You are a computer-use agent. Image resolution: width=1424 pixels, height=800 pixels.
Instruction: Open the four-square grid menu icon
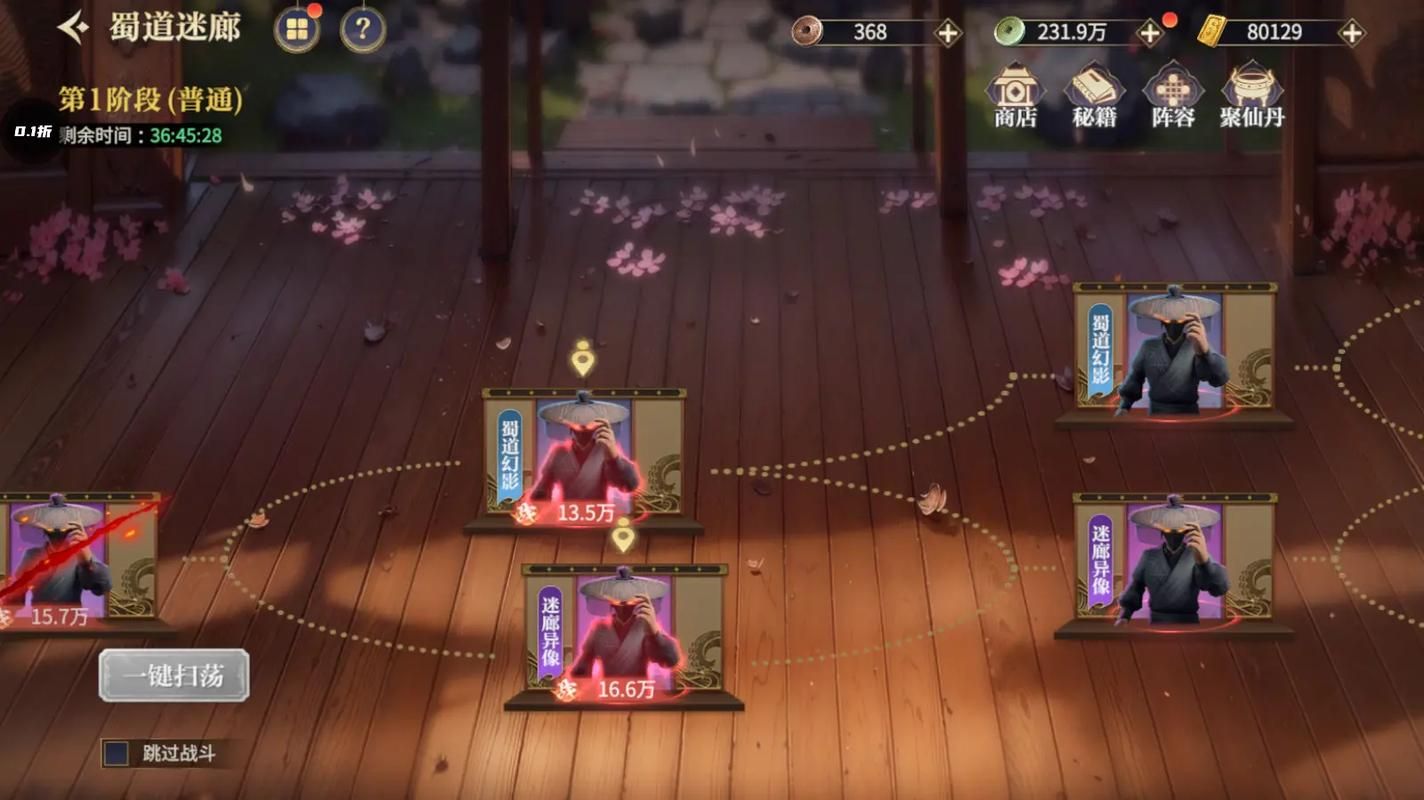(x=297, y=30)
